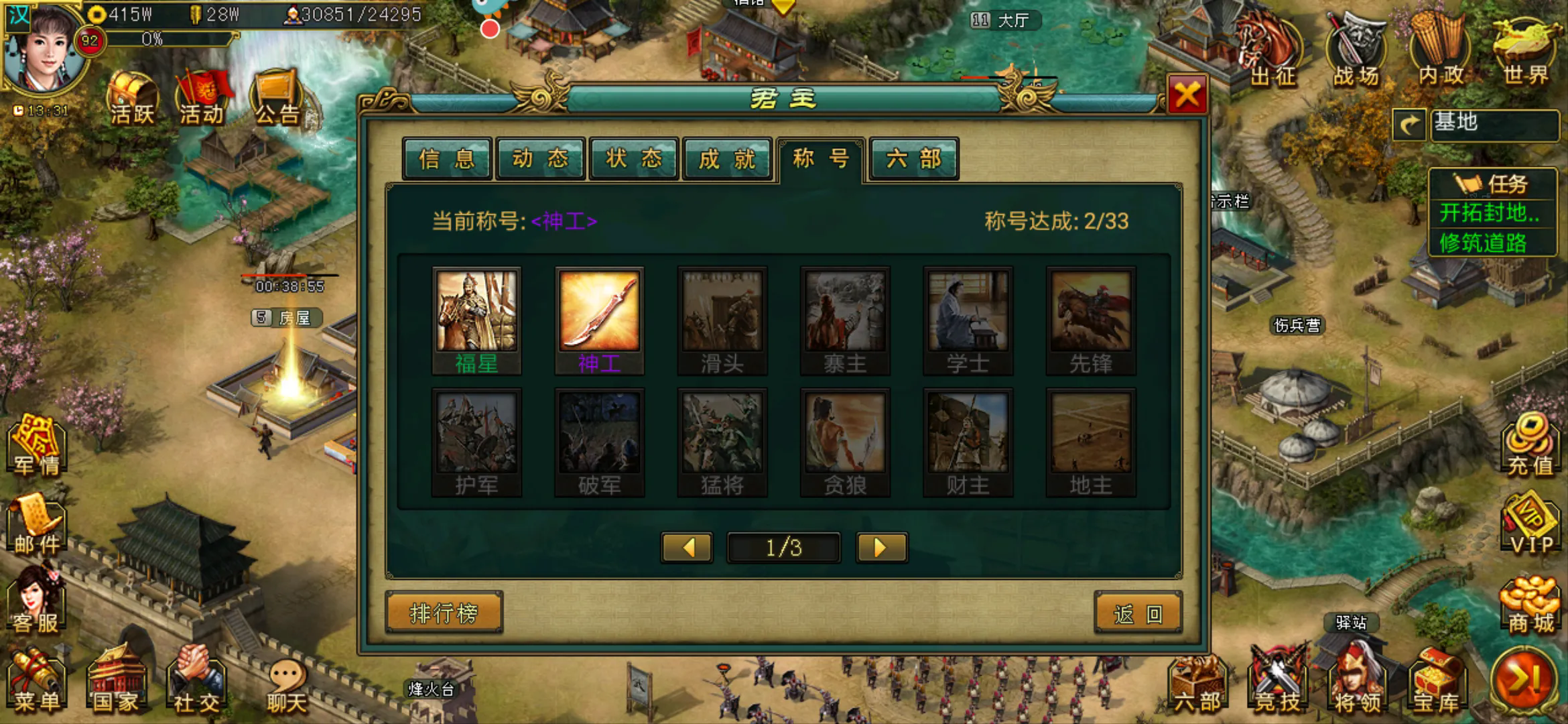Go to next title page arrow

(x=880, y=548)
